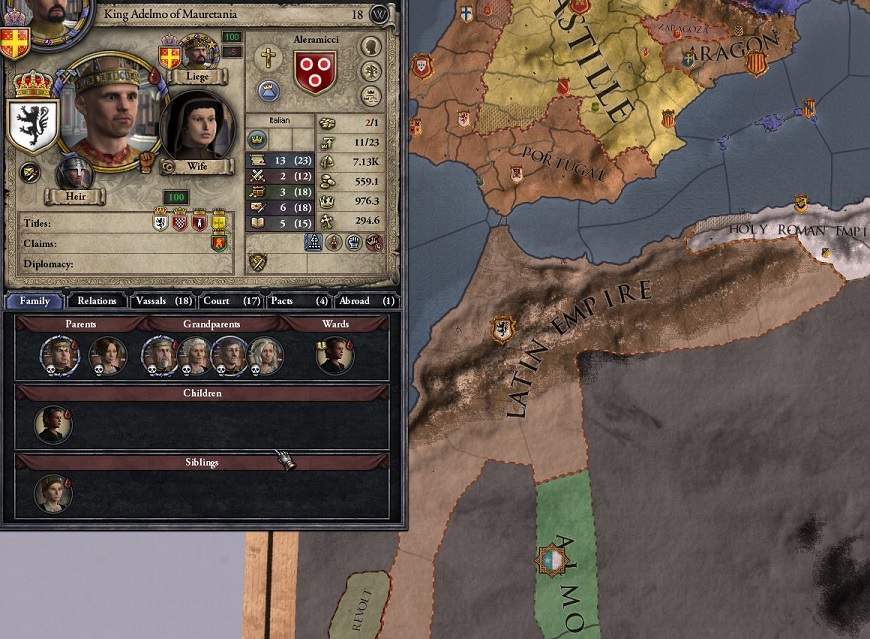Click the Catholic cross religion icon
The height and width of the screenshot is (639, 870).
267,57
